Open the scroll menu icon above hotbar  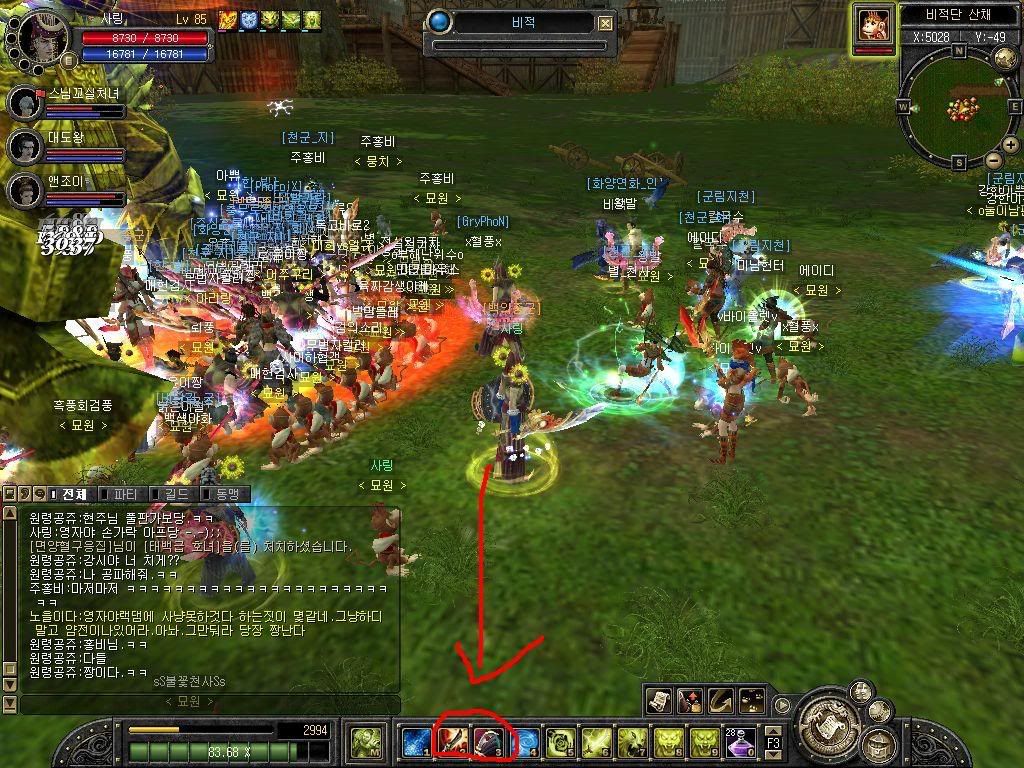[x=658, y=700]
